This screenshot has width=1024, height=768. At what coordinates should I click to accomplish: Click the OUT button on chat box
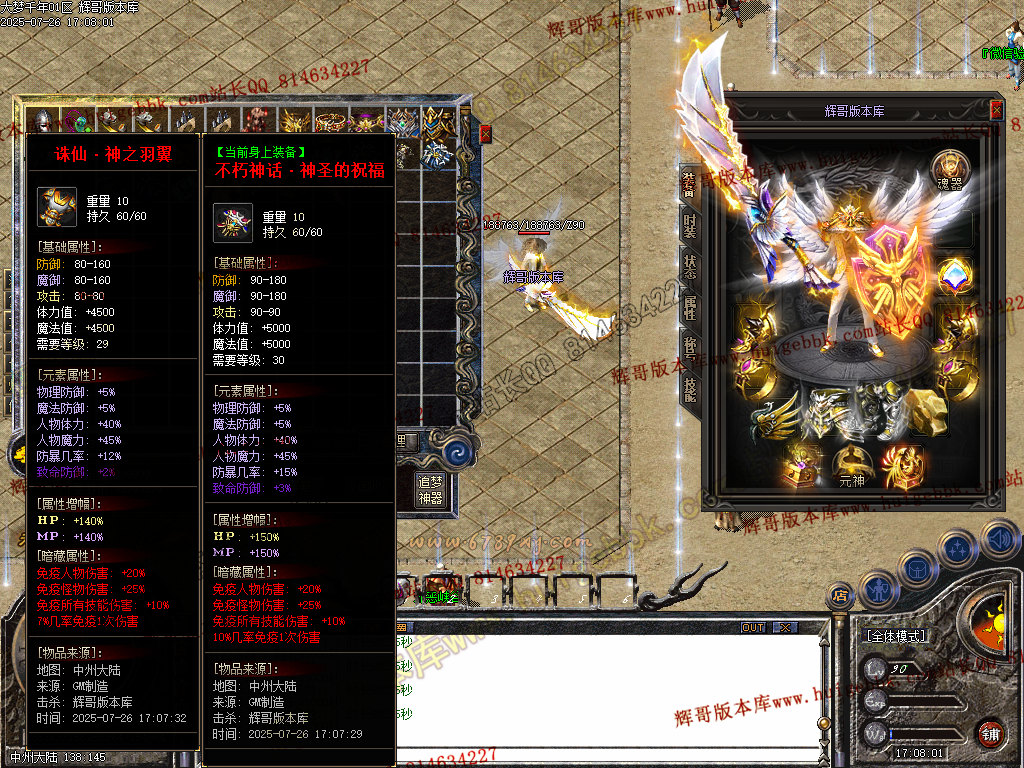753,627
